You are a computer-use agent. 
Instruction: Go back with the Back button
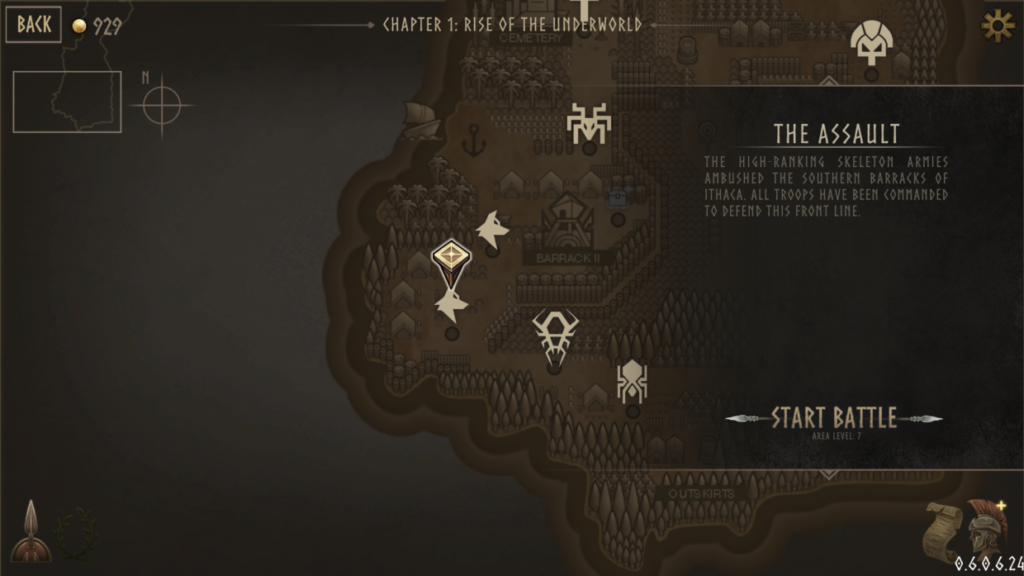click(33, 25)
